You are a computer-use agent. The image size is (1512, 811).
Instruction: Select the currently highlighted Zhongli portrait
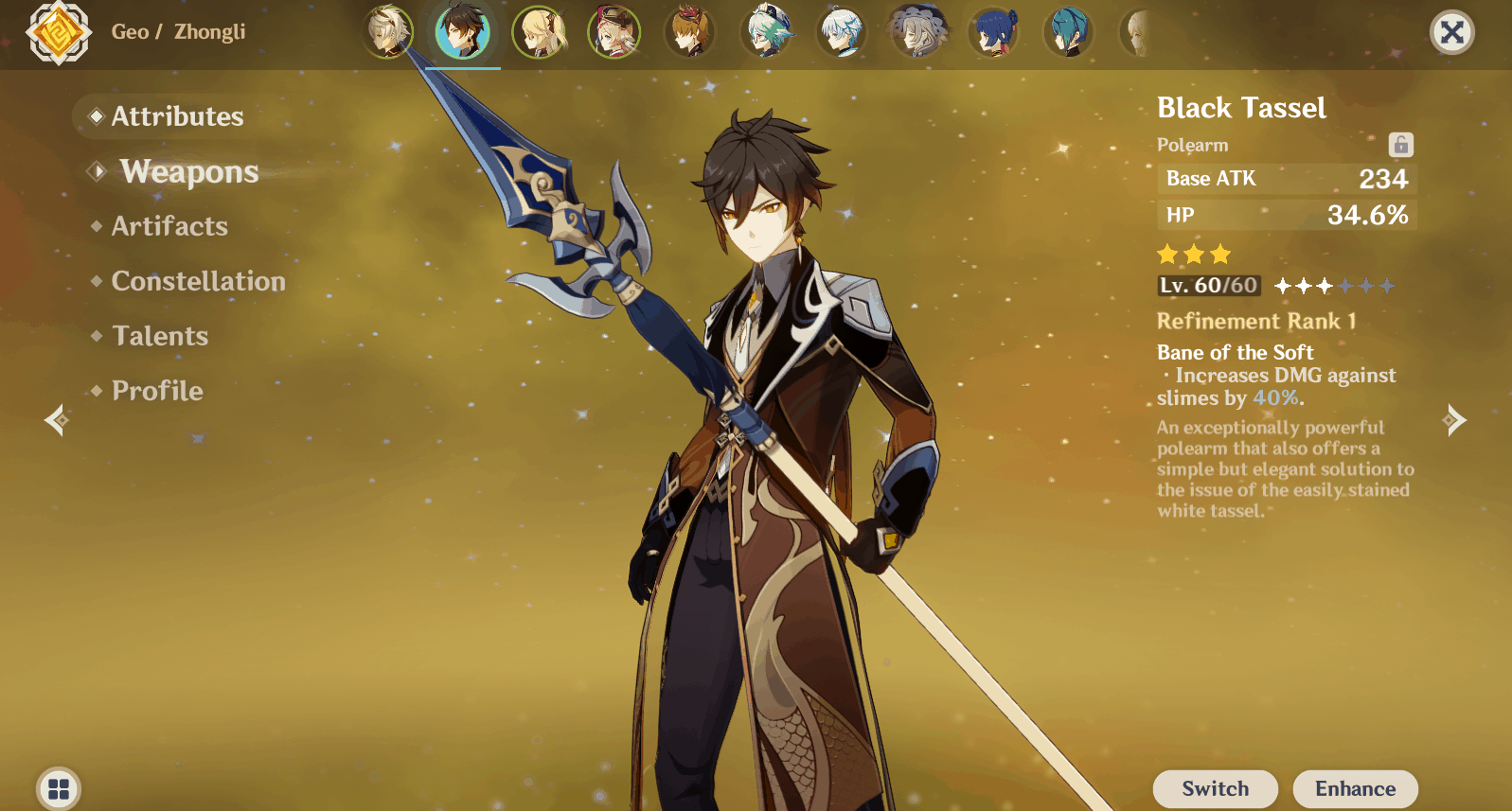(463, 31)
